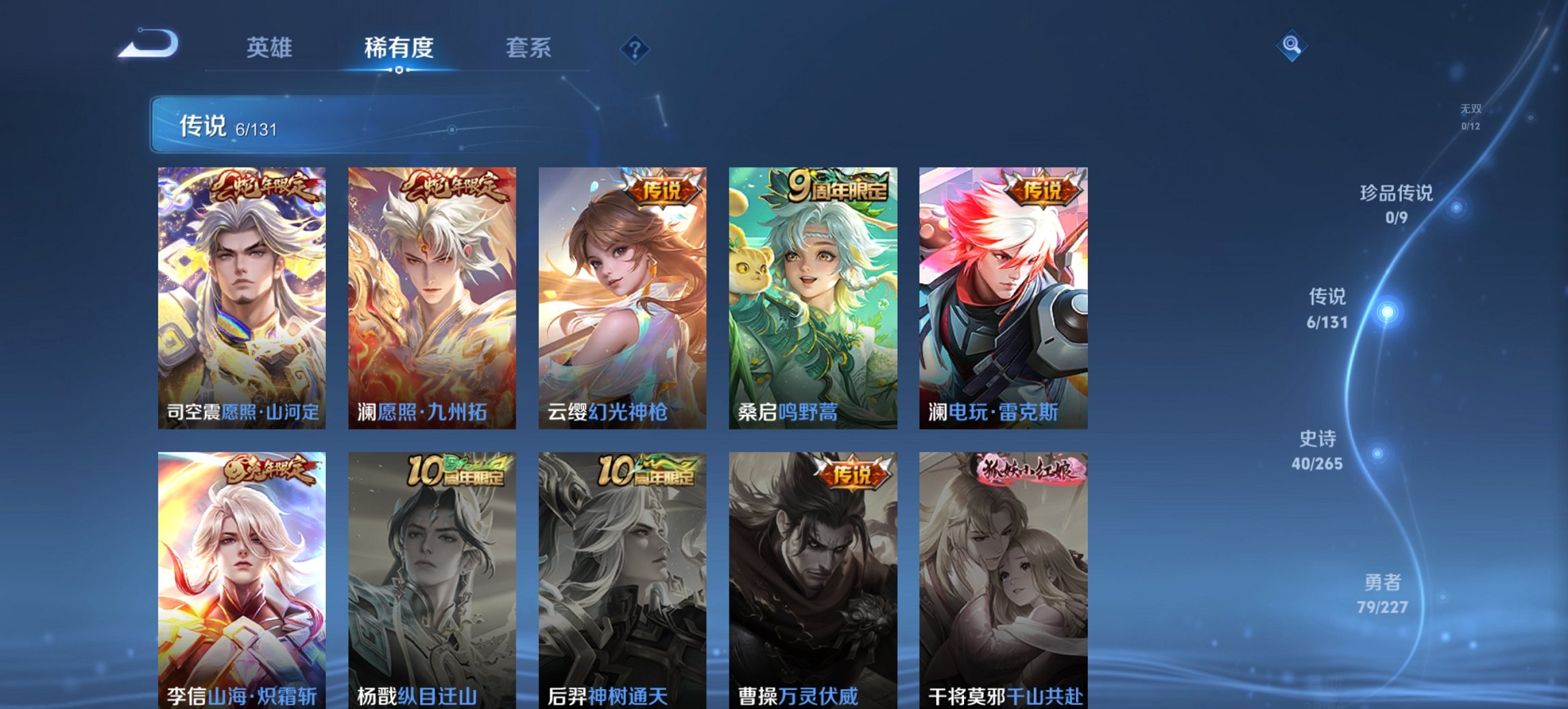This screenshot has width=1568, height=709.
Task: Click the 传说 badge on 云缨's skin card
Action: (x=660, y=190)
